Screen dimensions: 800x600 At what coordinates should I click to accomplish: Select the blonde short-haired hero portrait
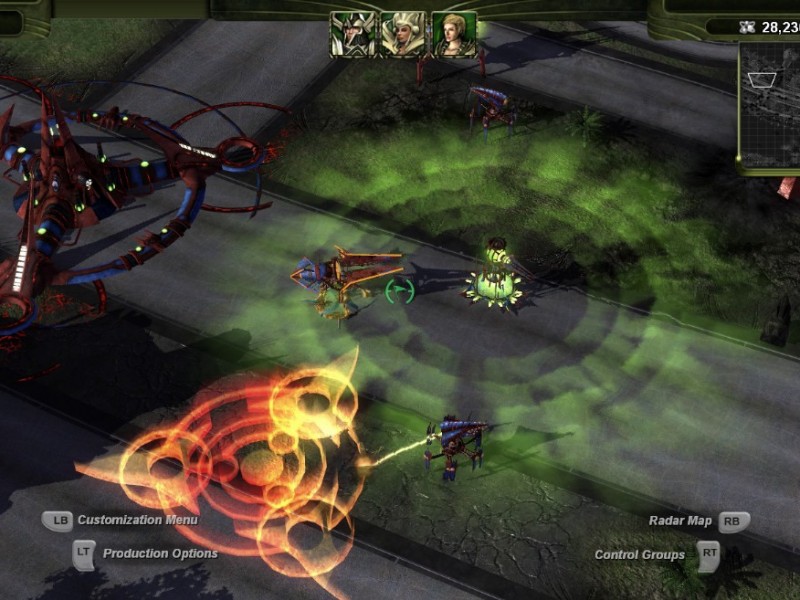tap(452, 33)
